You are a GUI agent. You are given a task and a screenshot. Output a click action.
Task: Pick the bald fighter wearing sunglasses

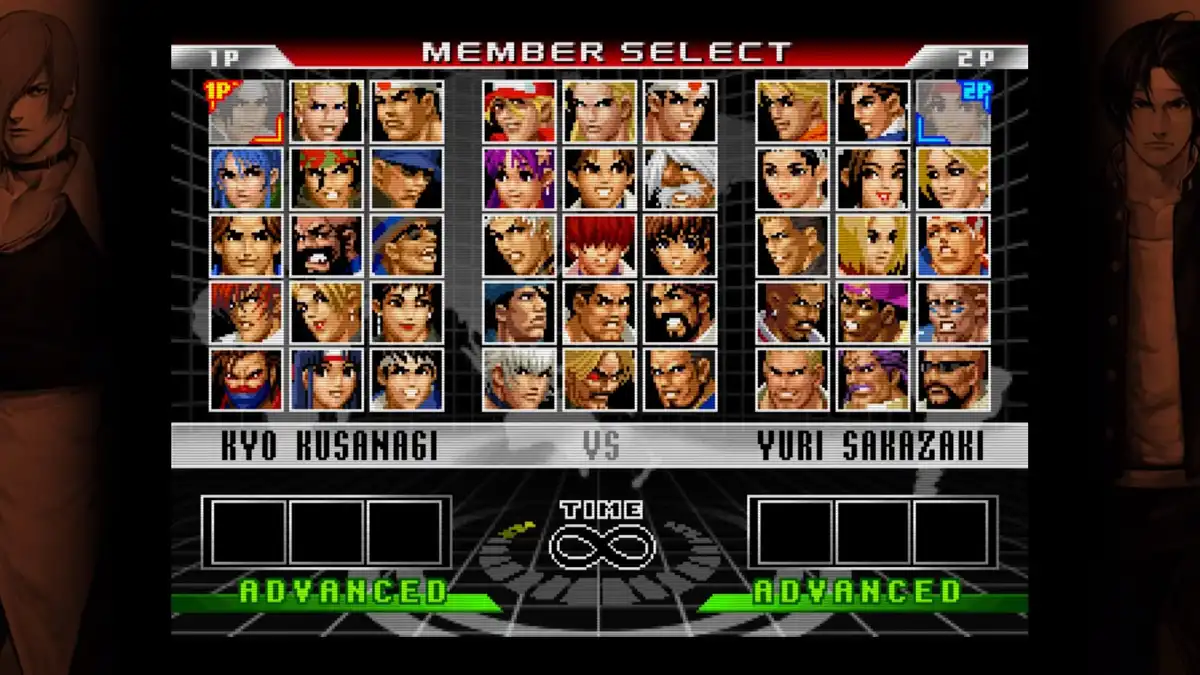[953, 379]
